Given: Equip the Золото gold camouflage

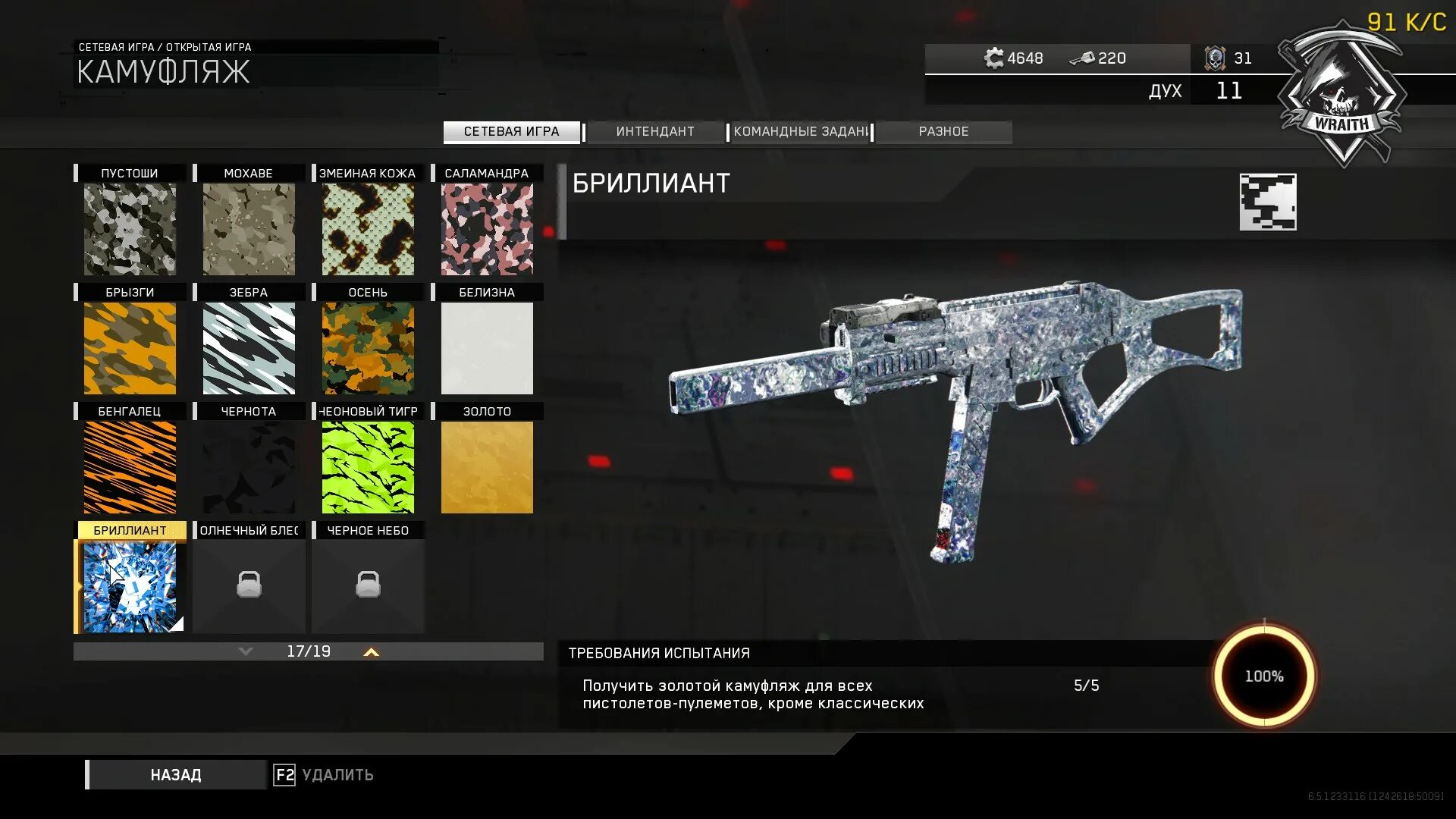Looking at the screenshot, I should 487,467.
